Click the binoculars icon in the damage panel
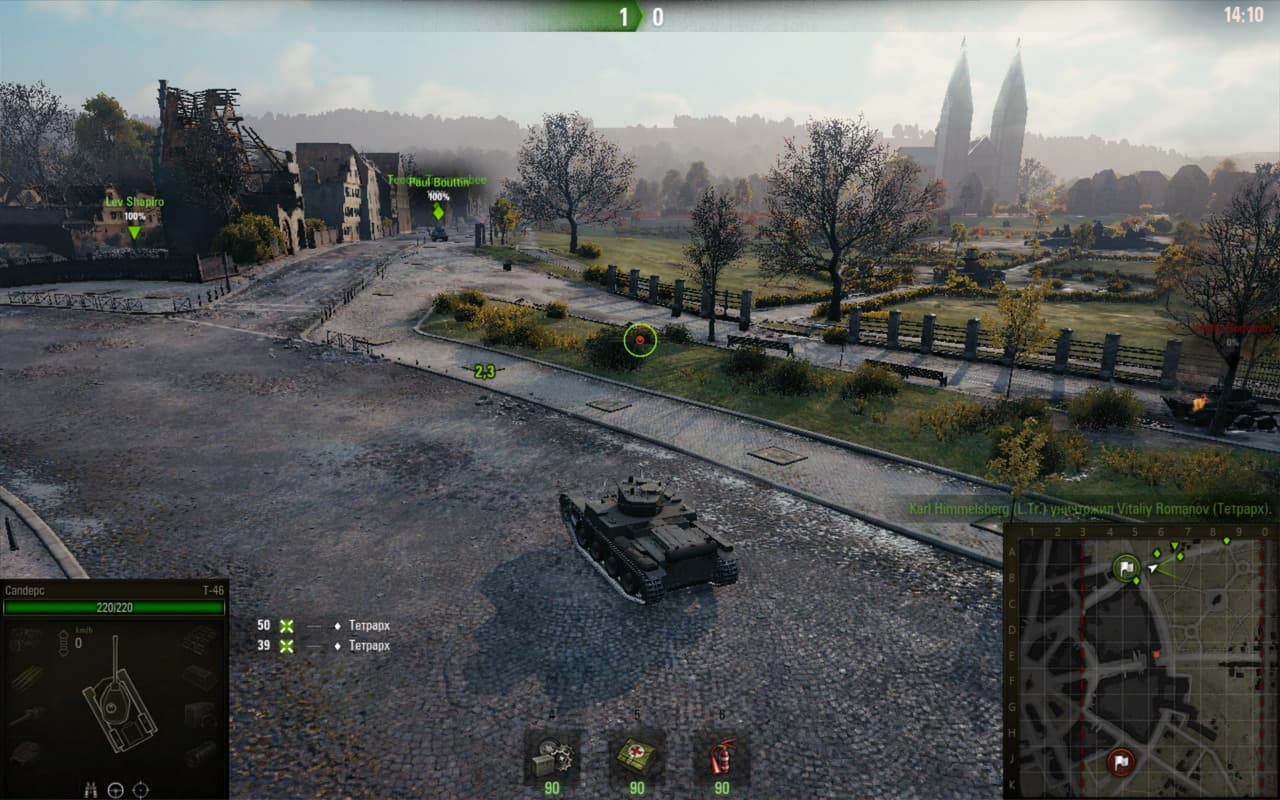Viewport: 1280px width, 800px height. point(91,789)
